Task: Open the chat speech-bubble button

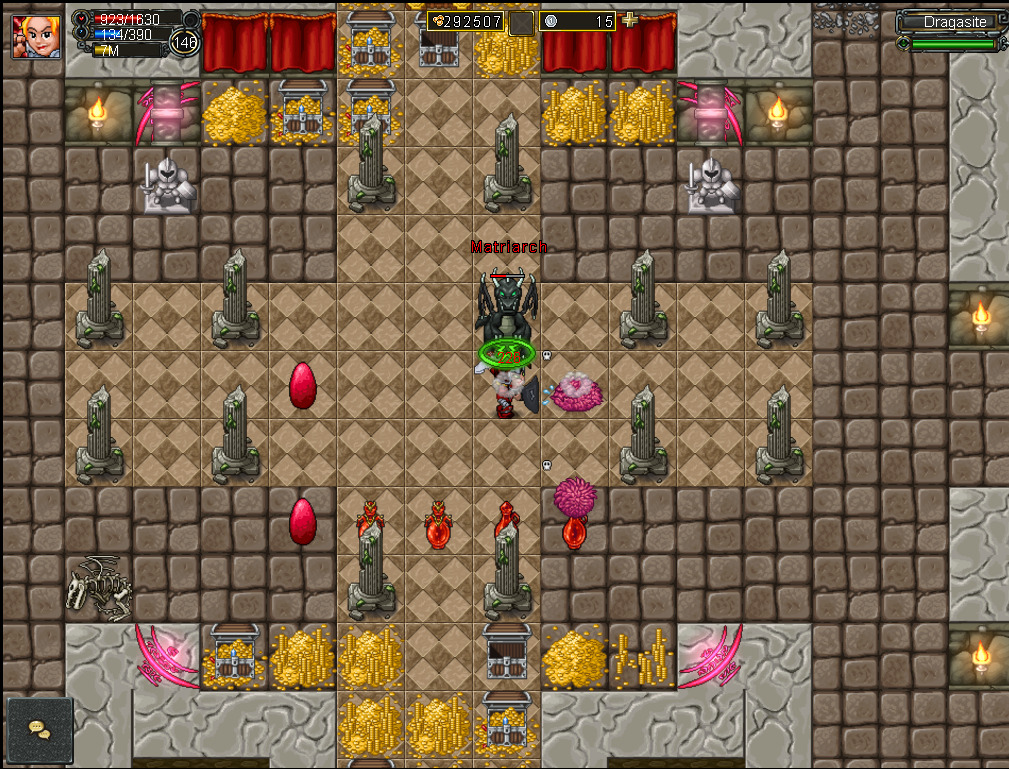Action: 40,730
